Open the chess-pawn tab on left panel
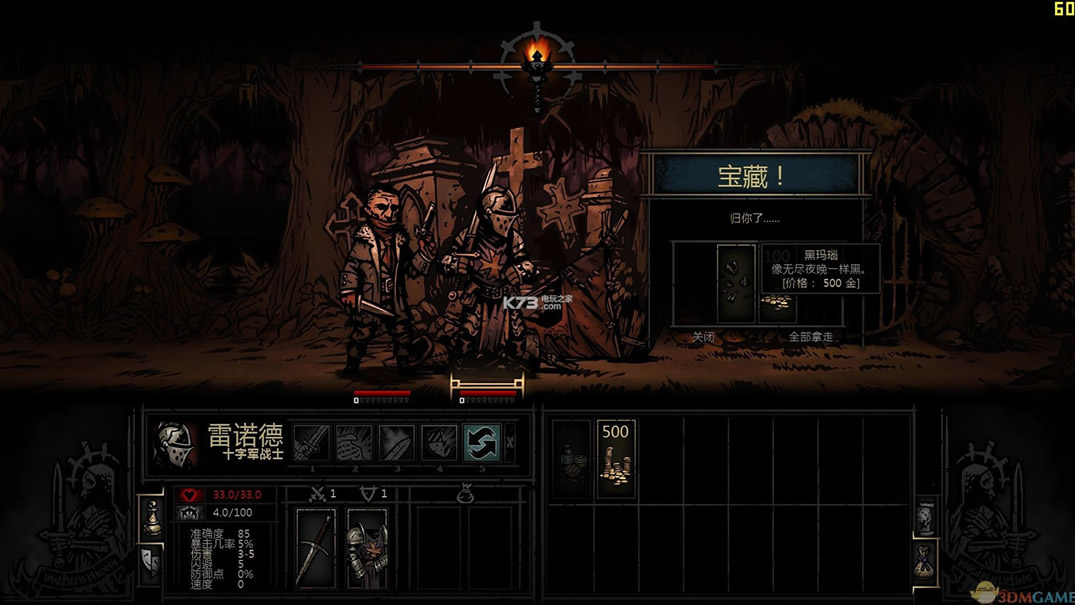1075x605 pixels. coord(153,517)
